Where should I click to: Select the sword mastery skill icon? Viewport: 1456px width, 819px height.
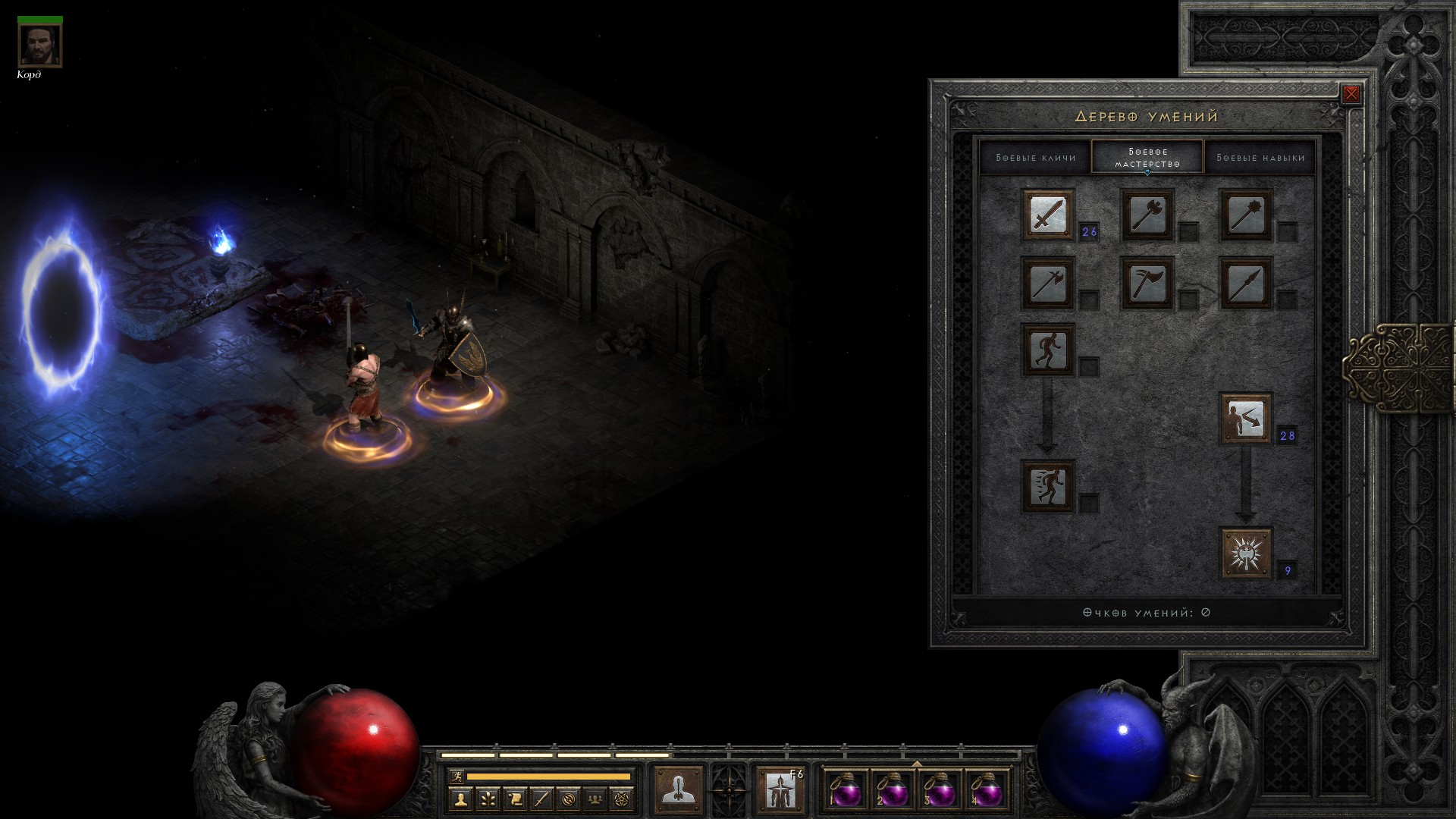click(x=1048, y=215)
